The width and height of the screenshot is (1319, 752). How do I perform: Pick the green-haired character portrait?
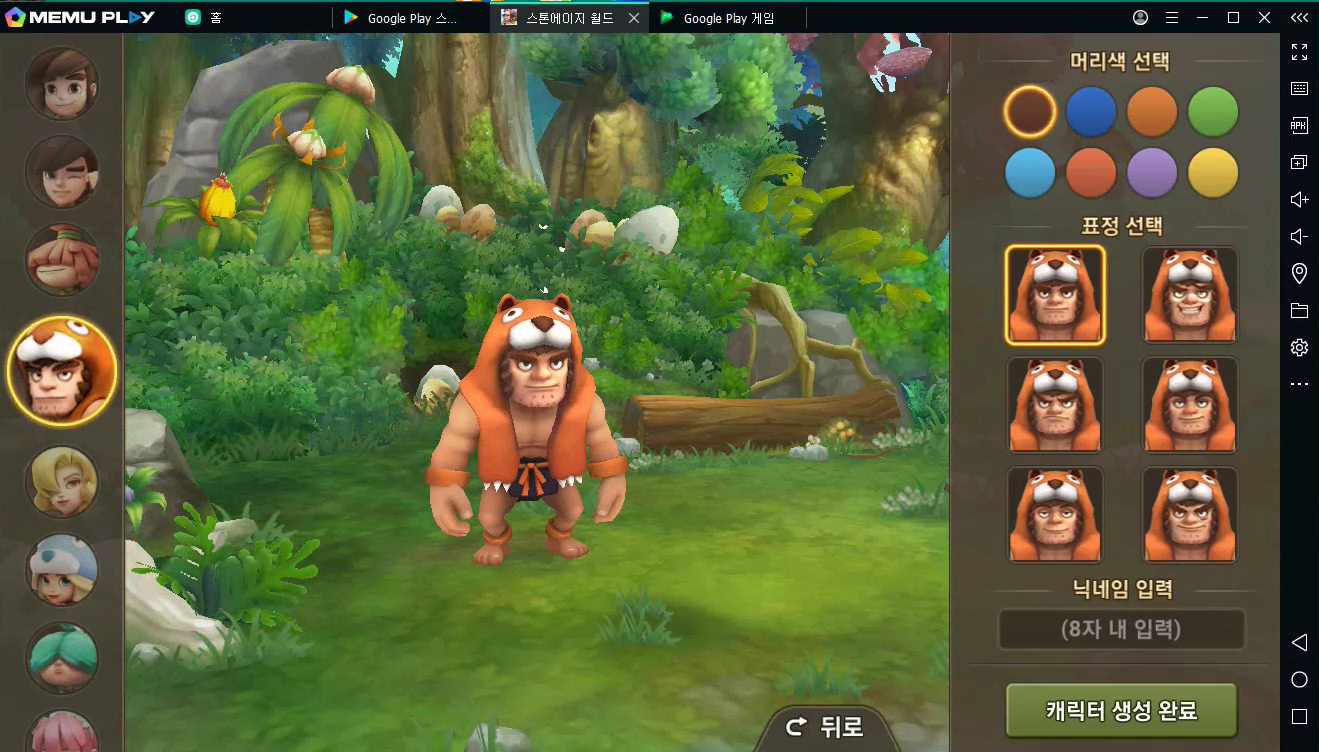pyautogui.click(x=62, y=658)
